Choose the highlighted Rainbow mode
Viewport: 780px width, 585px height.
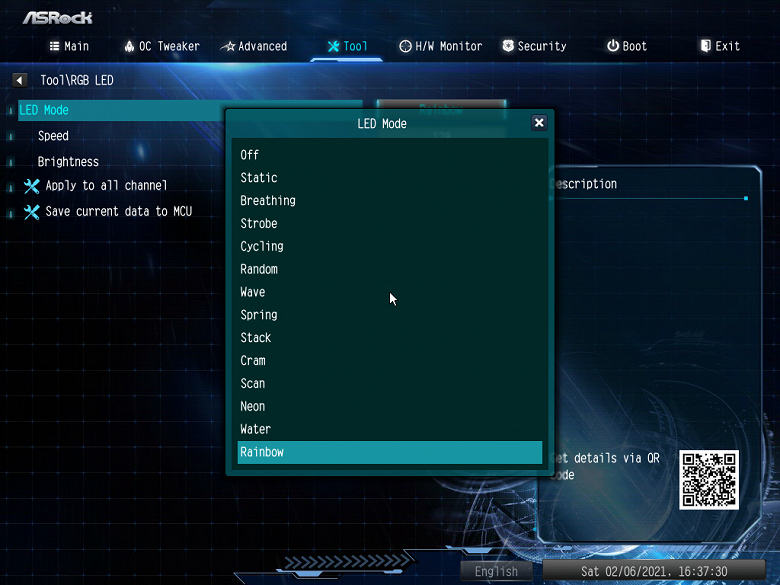click(x=390, y=452)
